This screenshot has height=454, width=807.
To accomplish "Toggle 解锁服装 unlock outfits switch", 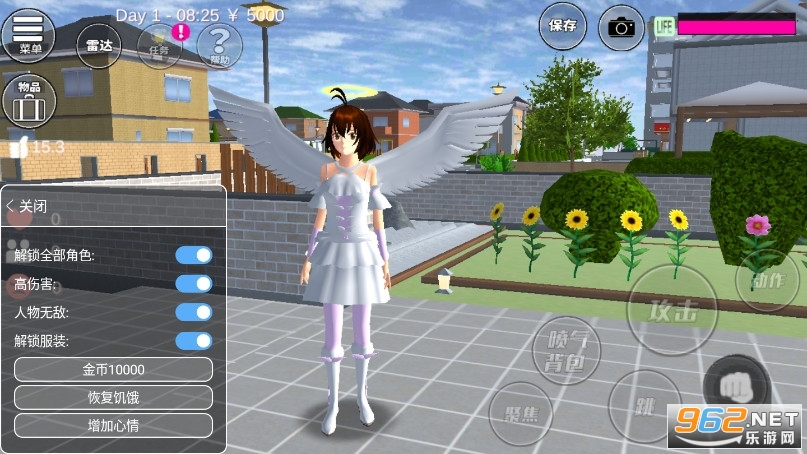I will [194, 340].
